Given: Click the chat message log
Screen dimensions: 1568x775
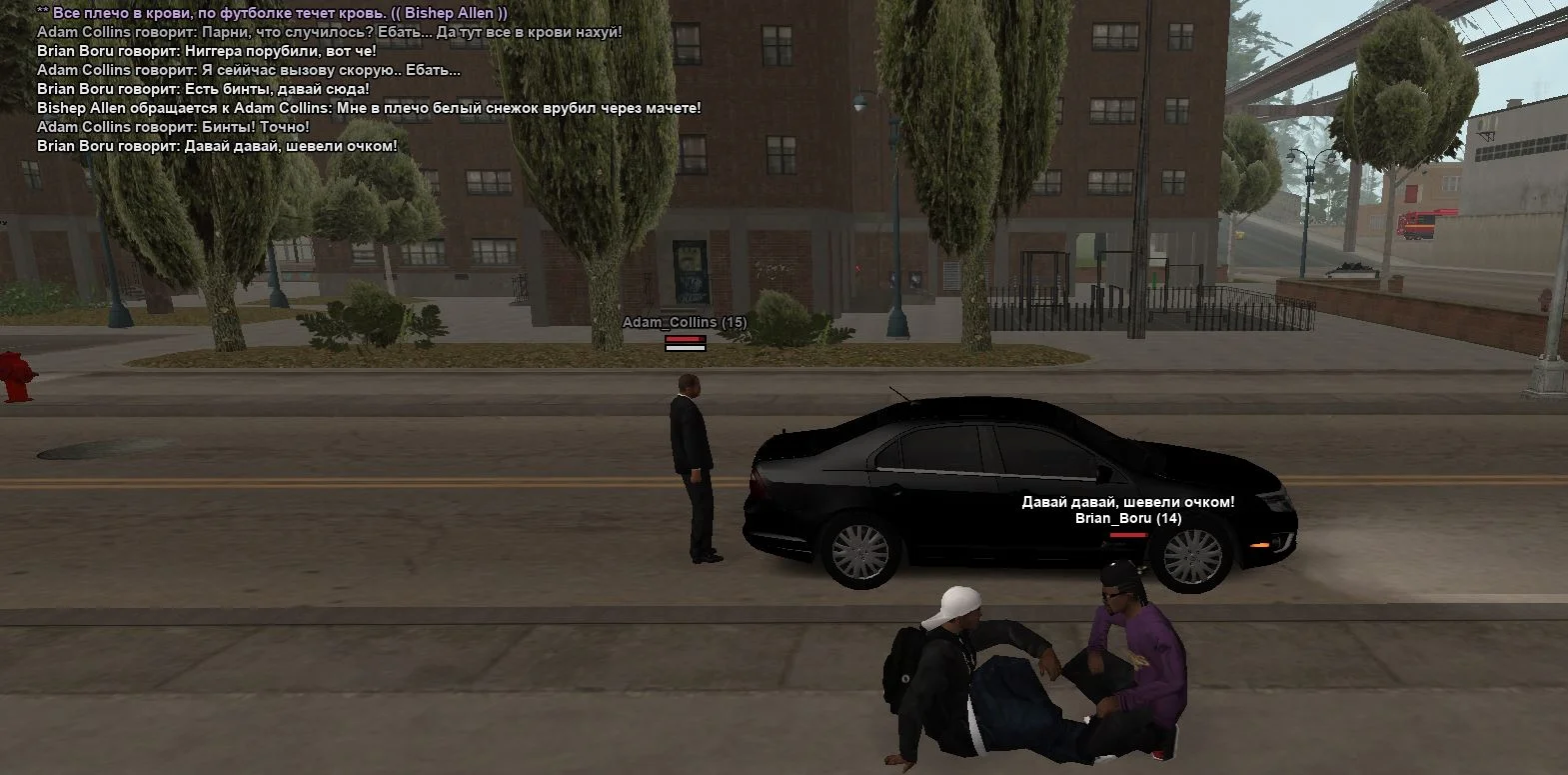Looking at the screenshot, I should (x=368, y=79).
